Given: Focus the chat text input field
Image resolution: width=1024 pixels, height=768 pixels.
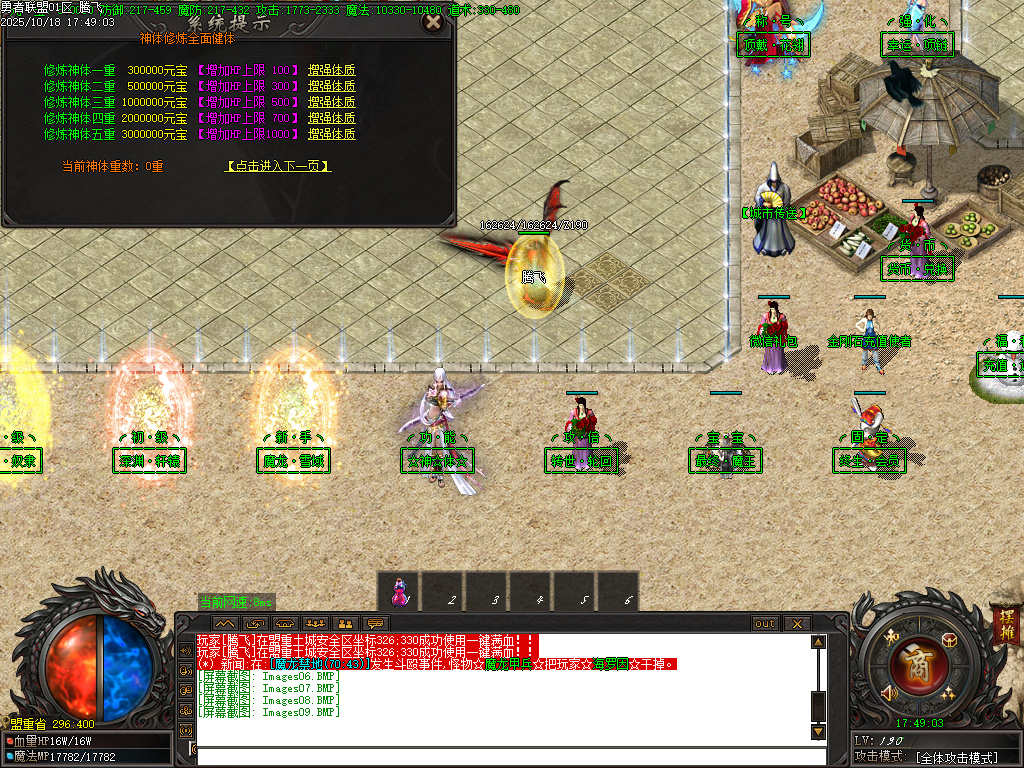Looking at the screenshot, I should point(500,755).
